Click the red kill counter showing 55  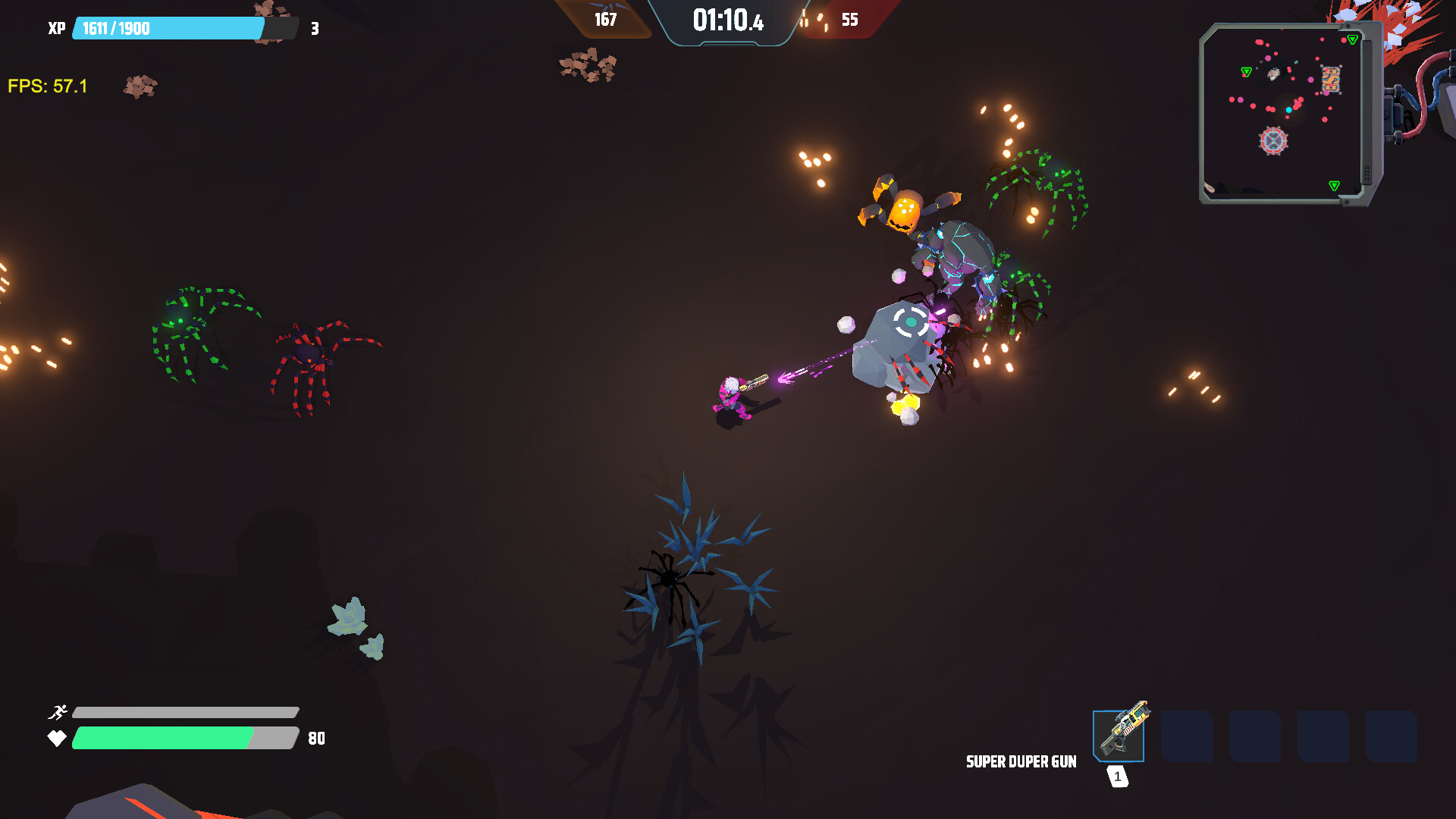point(849,21)
